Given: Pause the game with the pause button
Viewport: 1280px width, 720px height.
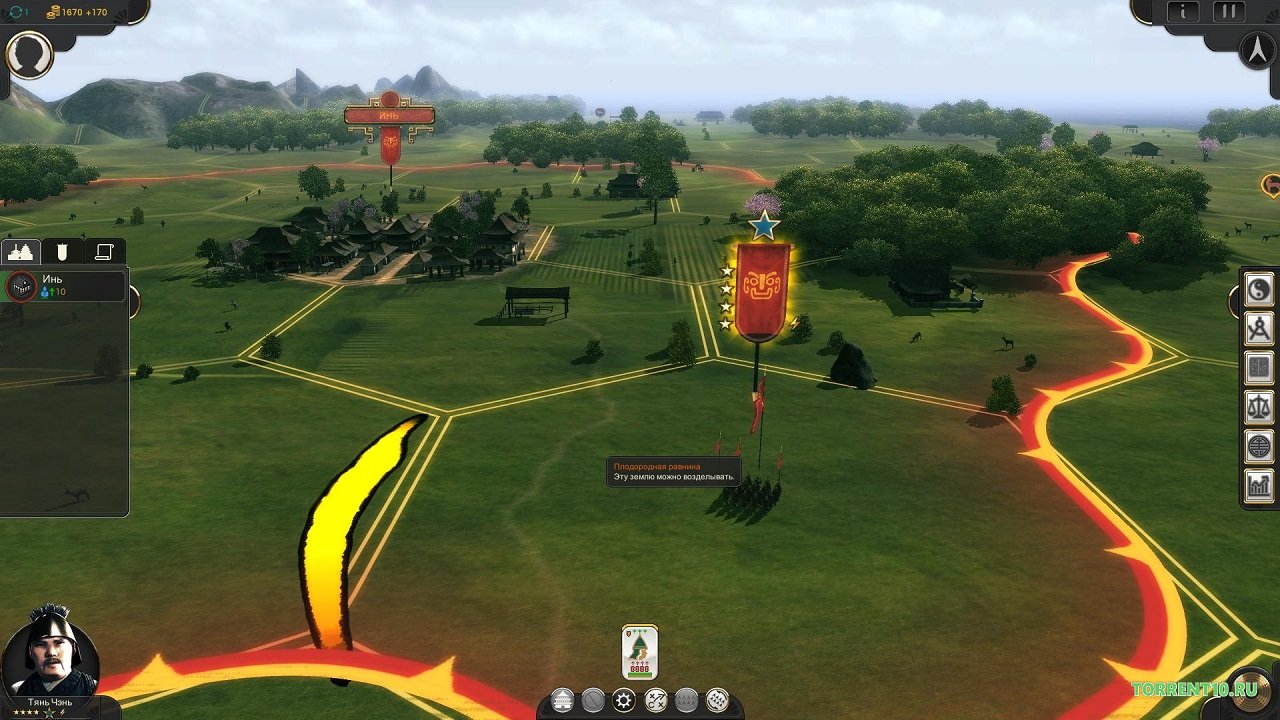Looking at the screenshot, I should [1228, 12].
